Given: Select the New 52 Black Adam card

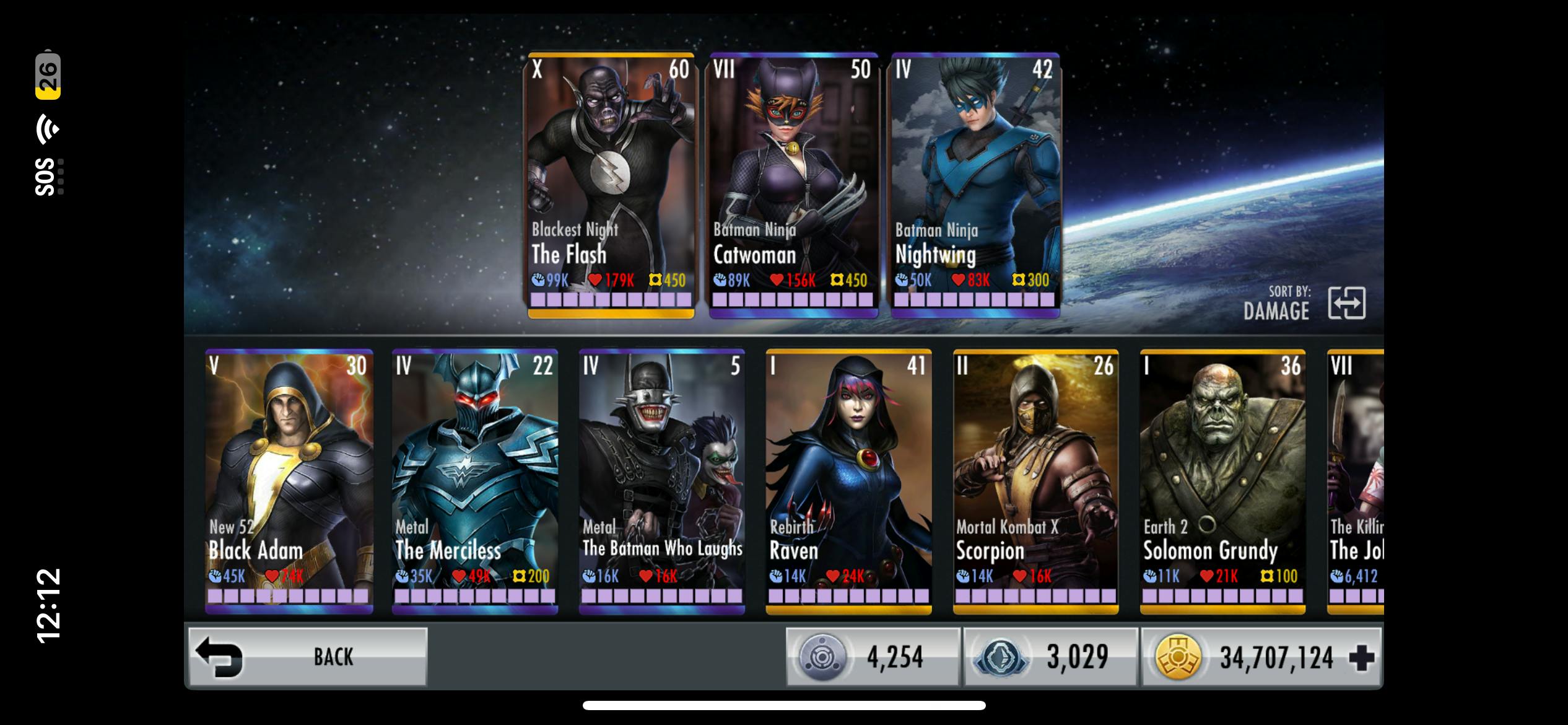Looking at the screenshot, I should [x=289, y=481].
